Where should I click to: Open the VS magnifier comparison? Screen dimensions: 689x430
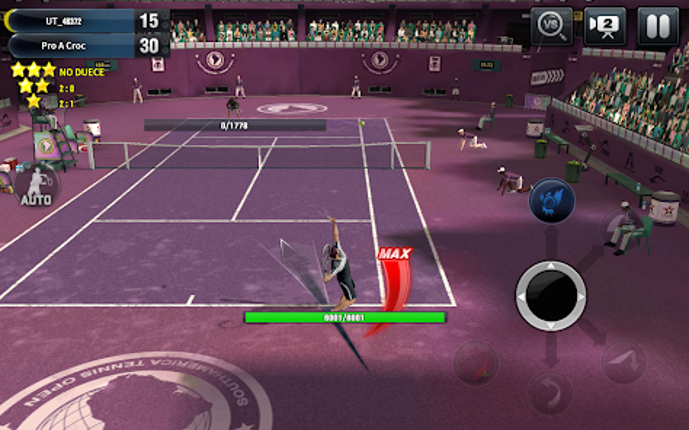pyautogui.click(x=551, y=26)
